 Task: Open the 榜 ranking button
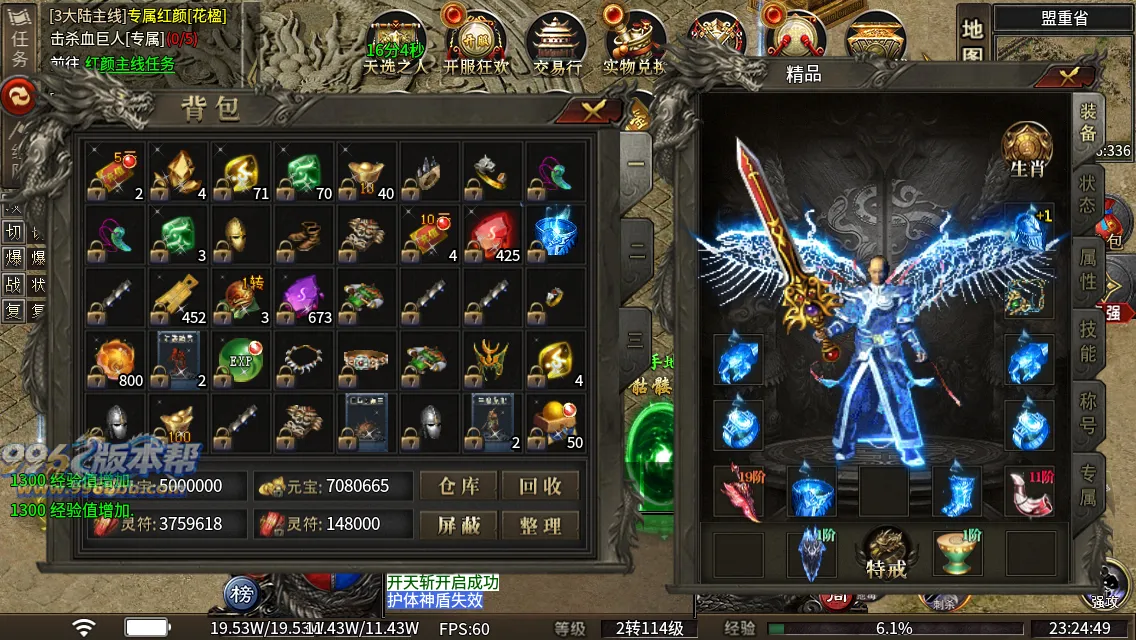point(242,593)
